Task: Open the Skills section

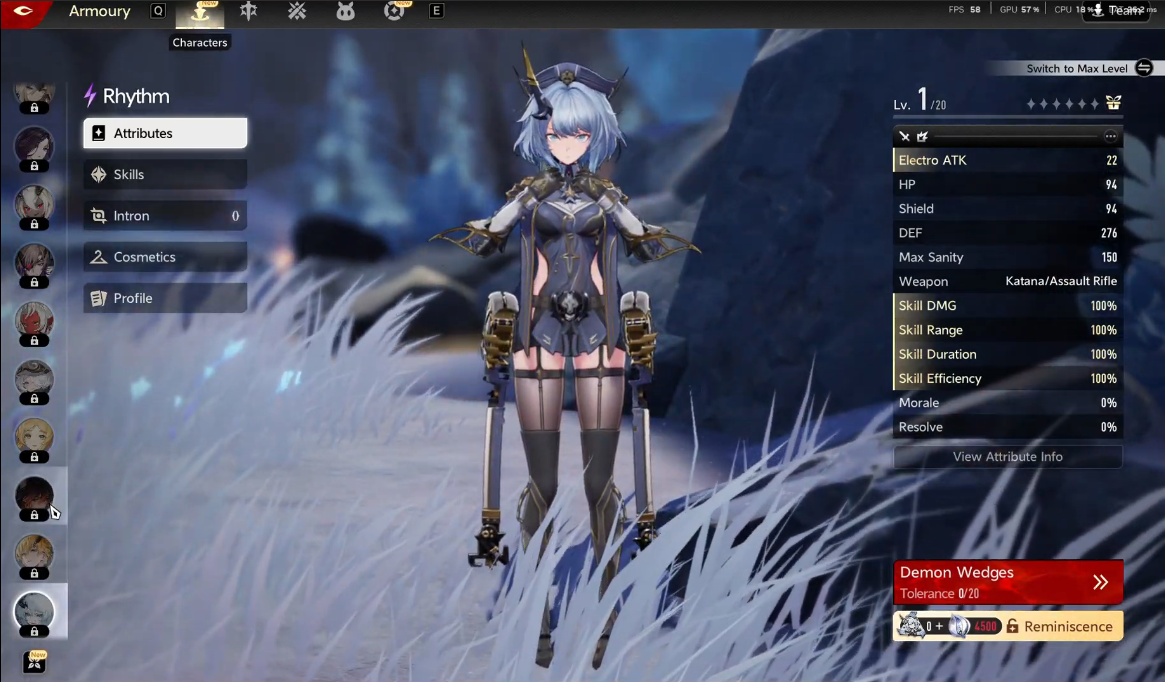Action: 165,174
